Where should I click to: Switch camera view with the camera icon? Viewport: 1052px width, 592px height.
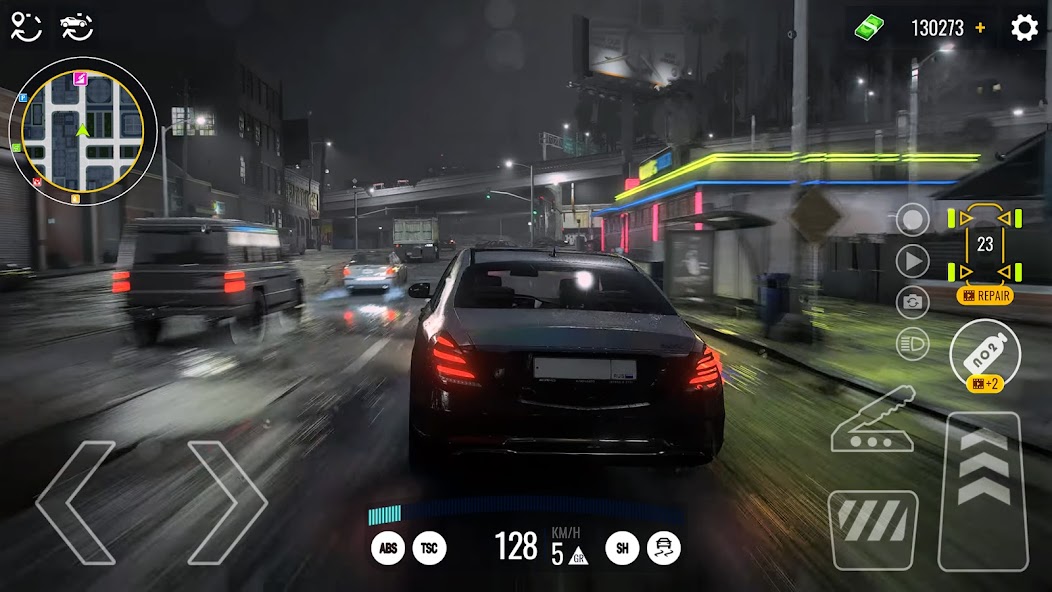(912, 303)
